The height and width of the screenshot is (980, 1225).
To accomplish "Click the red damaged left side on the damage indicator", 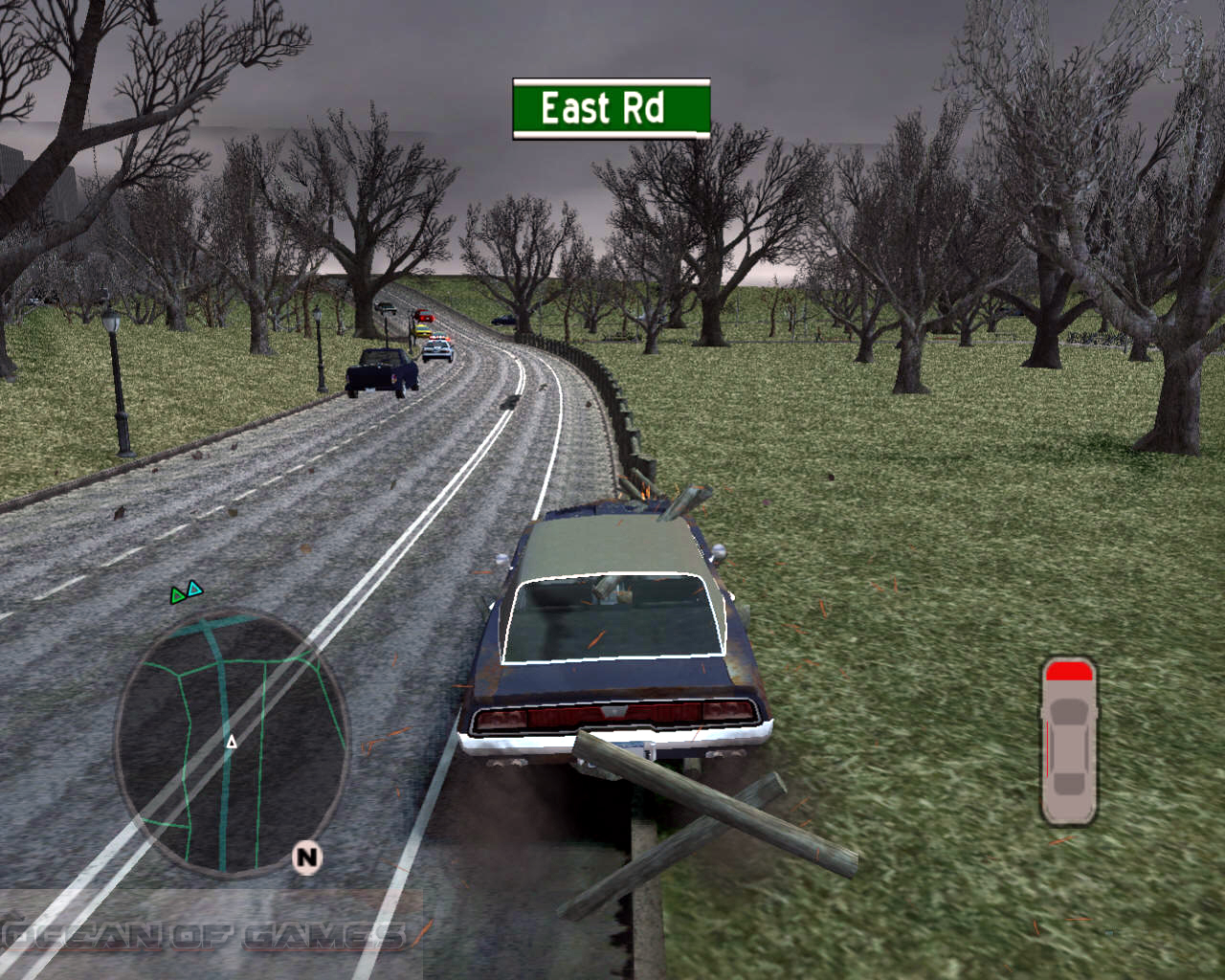I will [1048, 746].
